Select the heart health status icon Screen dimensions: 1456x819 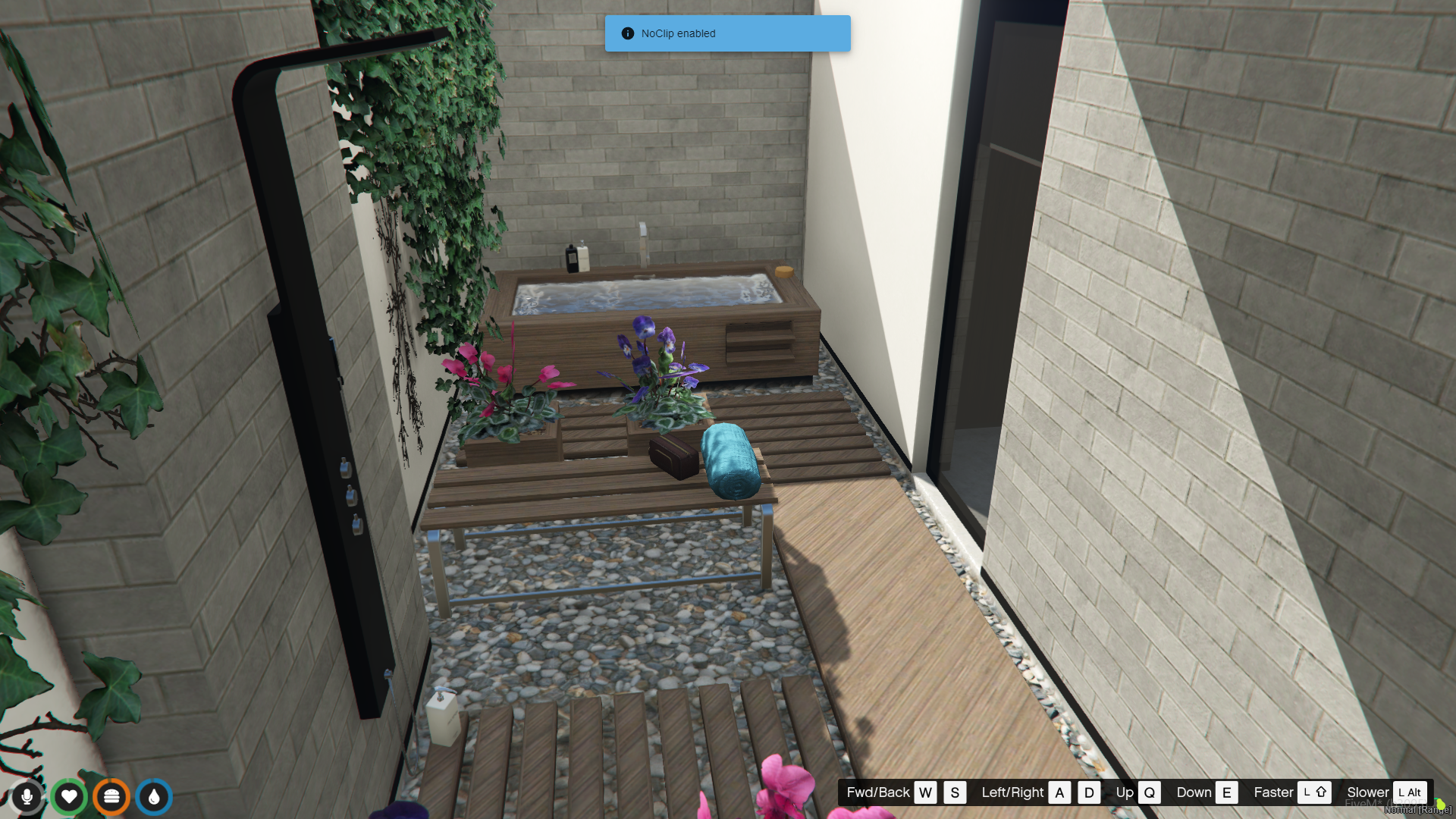click(x=69, y=796)
